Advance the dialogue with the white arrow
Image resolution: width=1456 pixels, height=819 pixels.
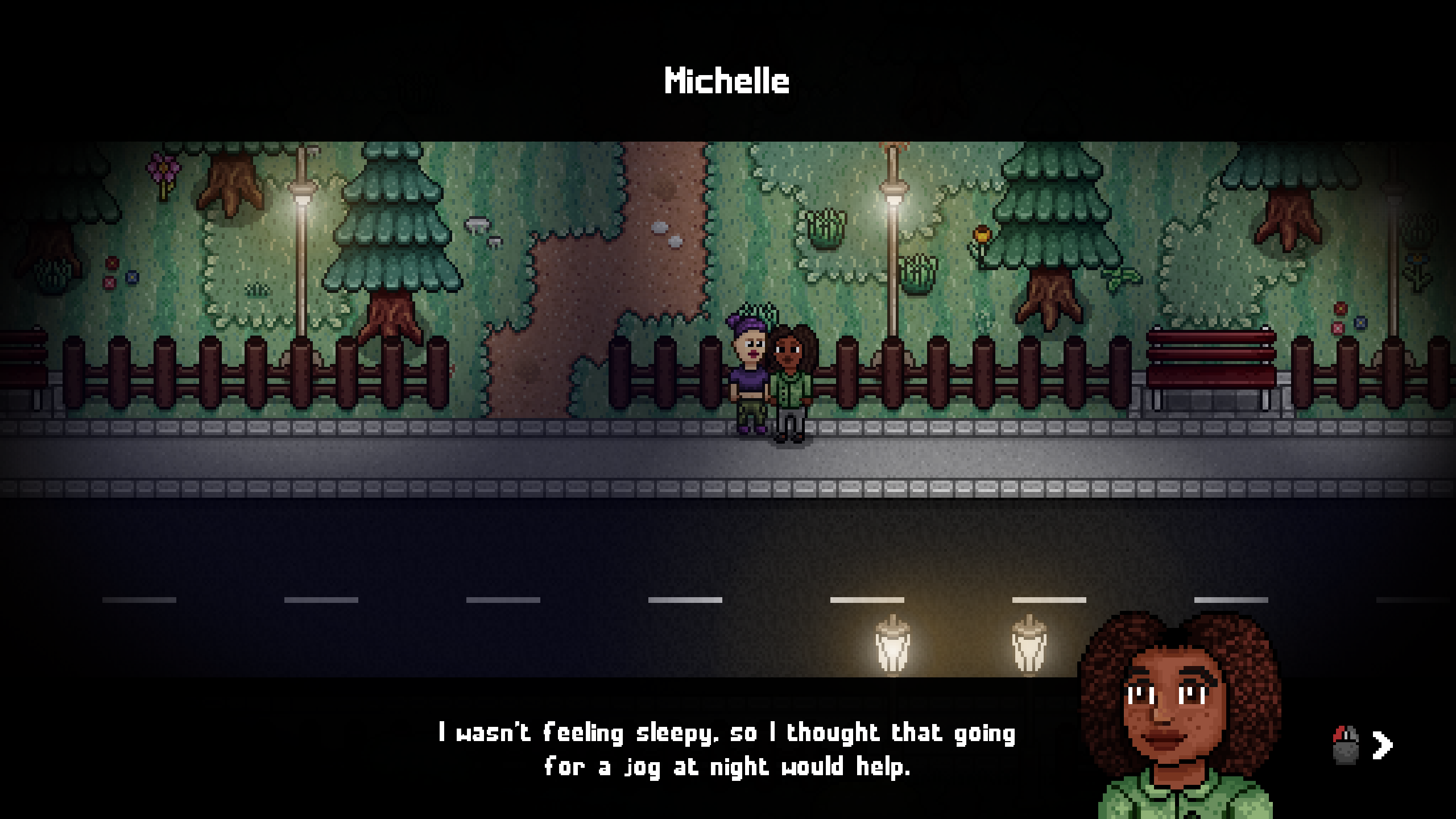[x=1382, y=745]
